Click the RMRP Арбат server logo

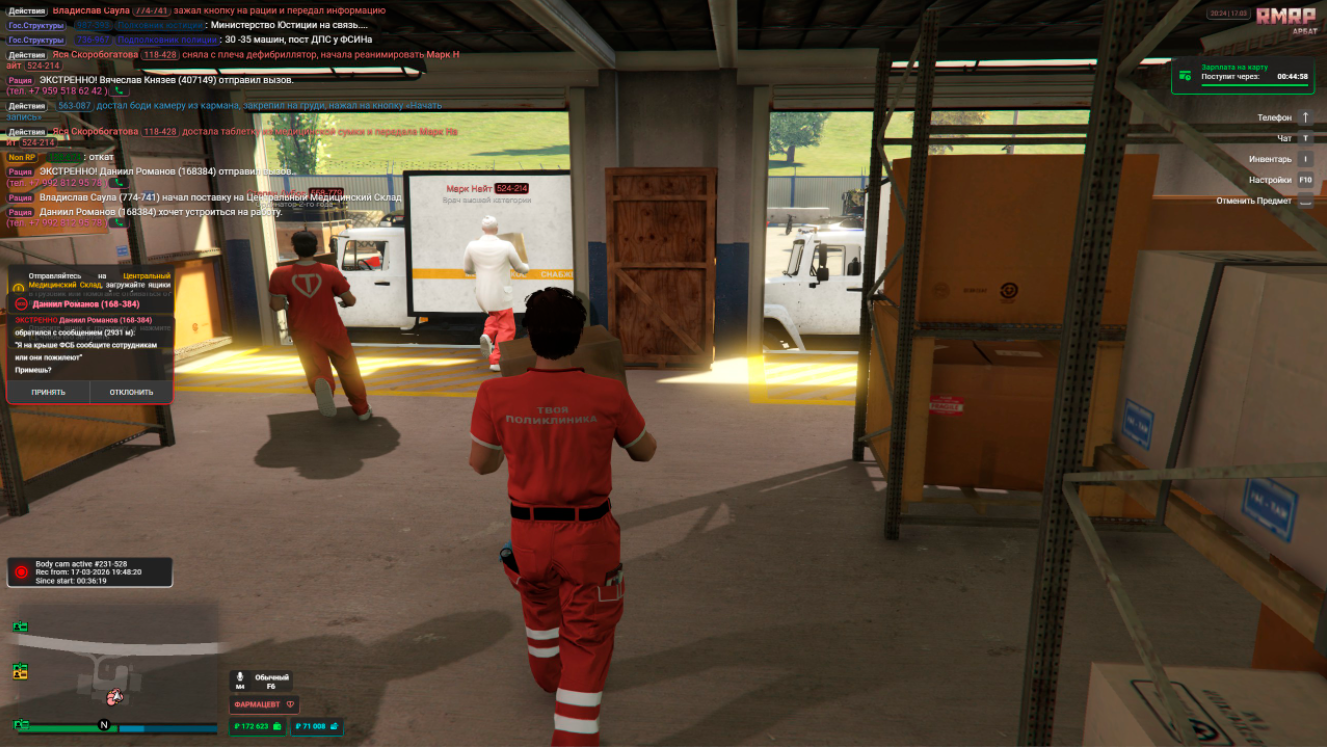(x=1286, y=20)
